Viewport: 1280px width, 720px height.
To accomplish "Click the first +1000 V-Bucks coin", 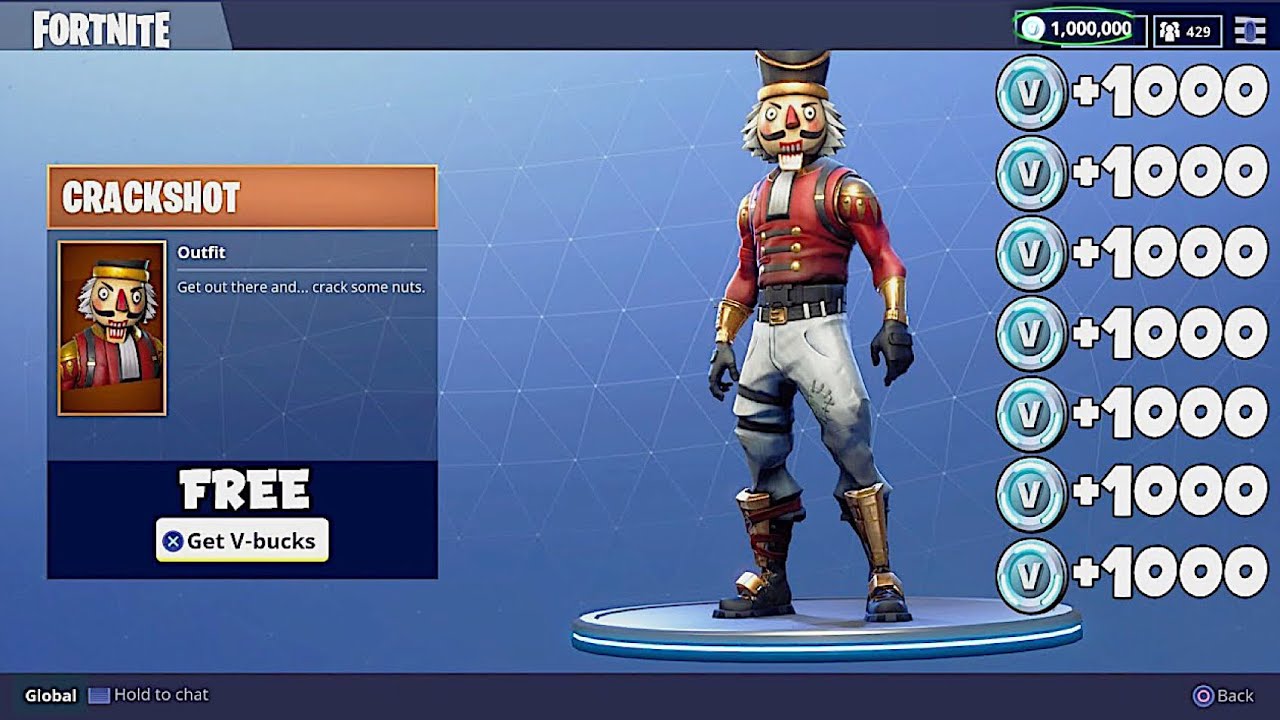I will (1030, 91).
